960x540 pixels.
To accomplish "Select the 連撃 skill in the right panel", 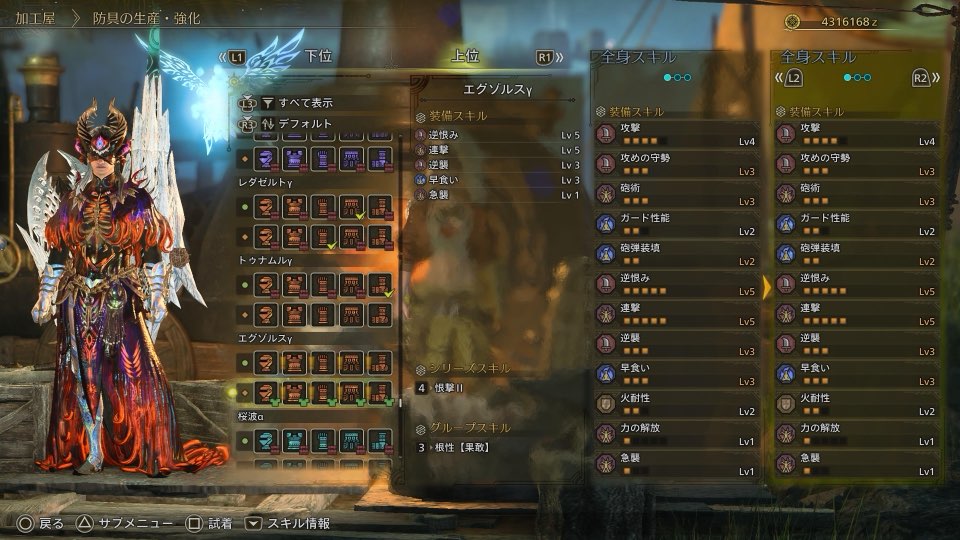I will click(x=857, y=314).
